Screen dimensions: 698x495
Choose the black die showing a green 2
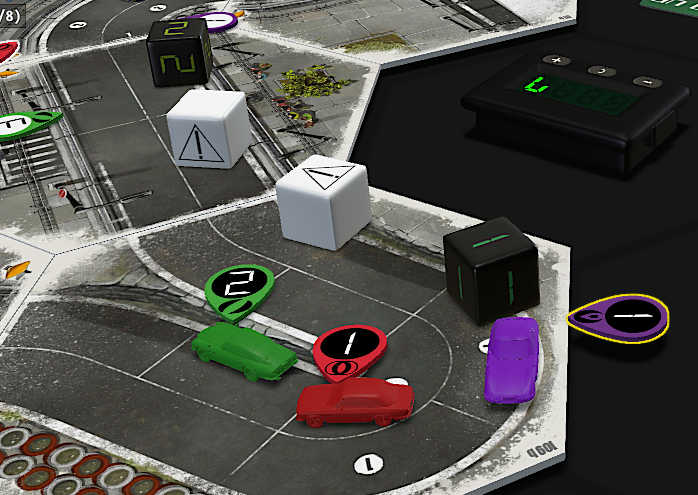point(179,53)
